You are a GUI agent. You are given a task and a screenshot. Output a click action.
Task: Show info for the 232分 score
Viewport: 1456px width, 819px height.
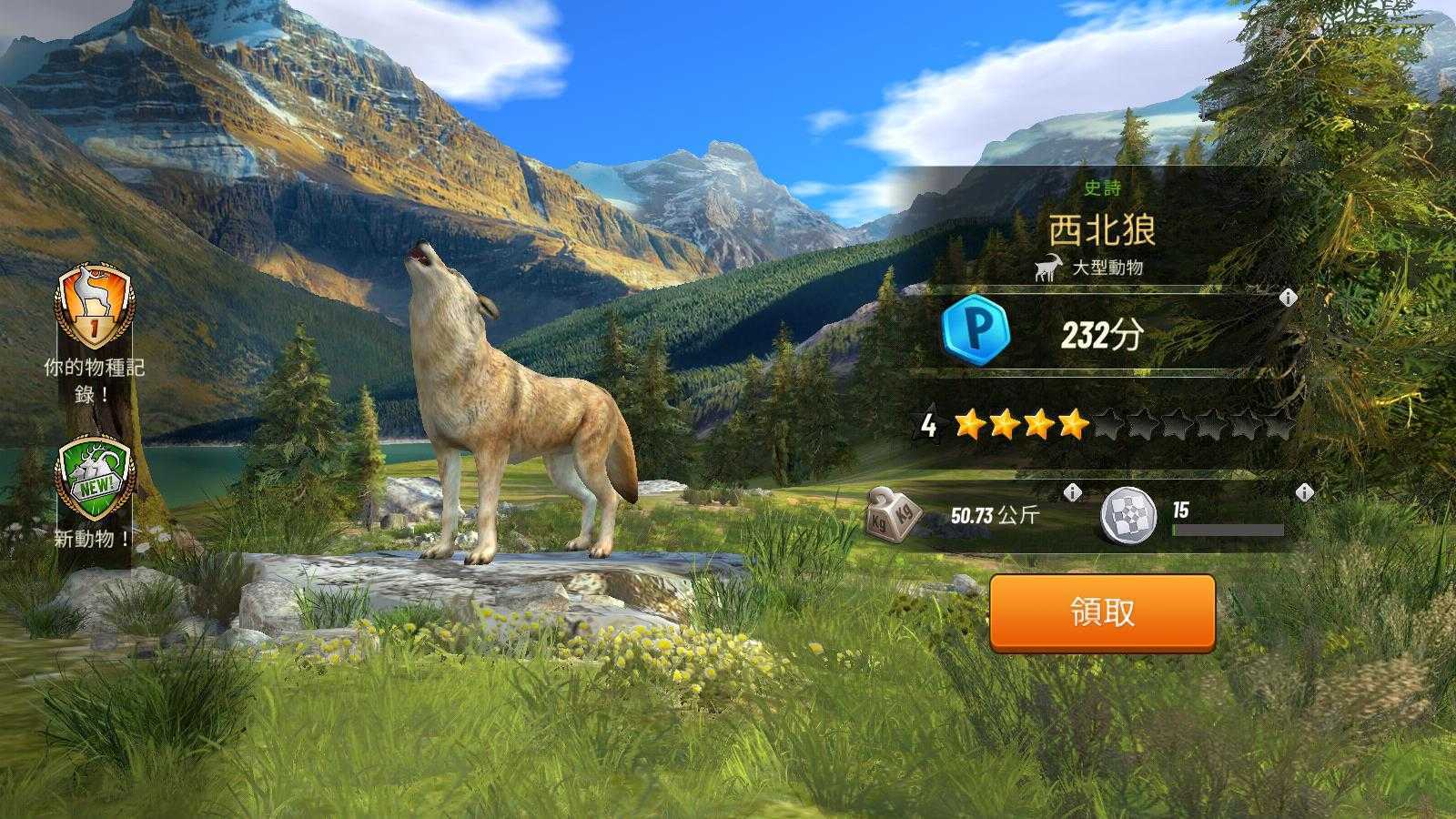tap(1288, 298)
